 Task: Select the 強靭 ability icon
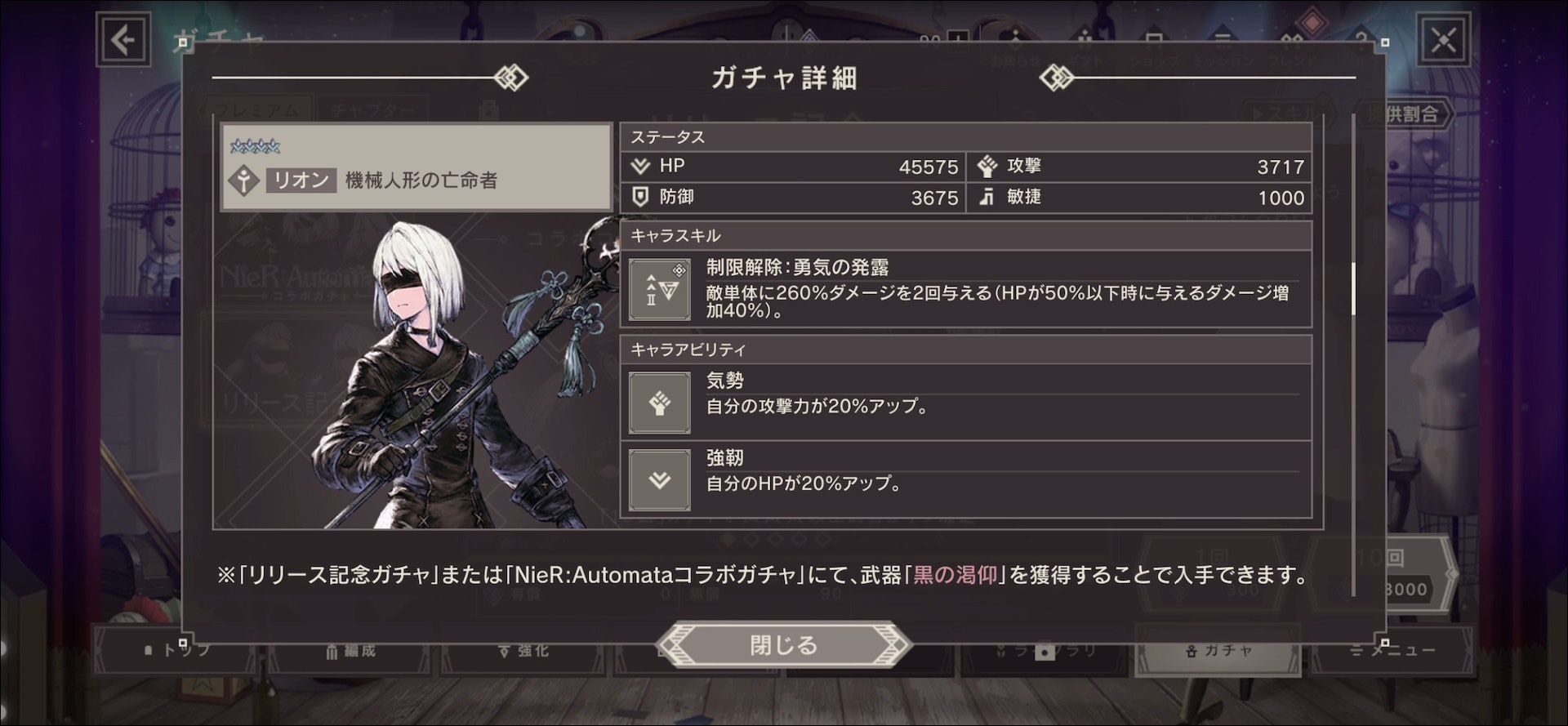[660, 480]
